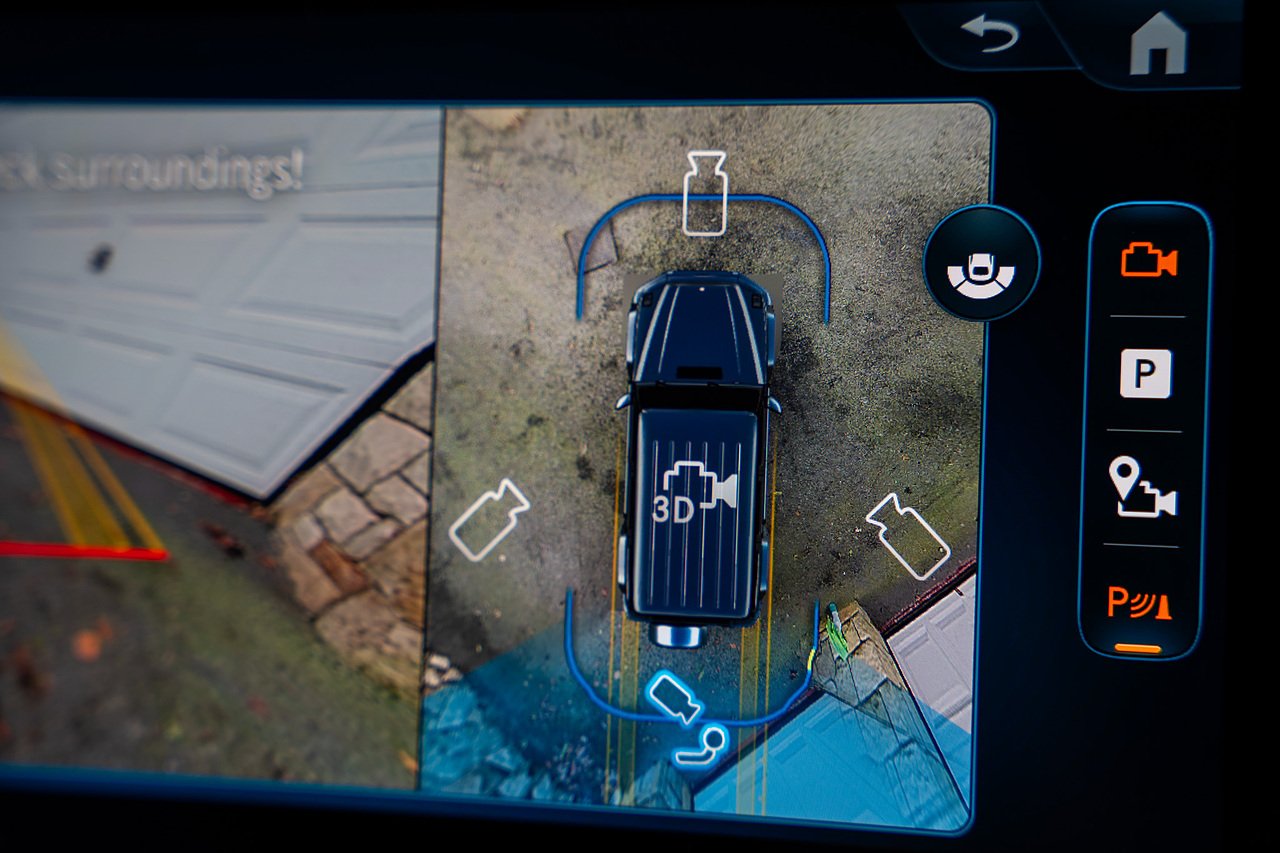Go to the home screen
Image resolution: width=1280 pixels, height=853 pixels.
click(x=1157, y=44)
